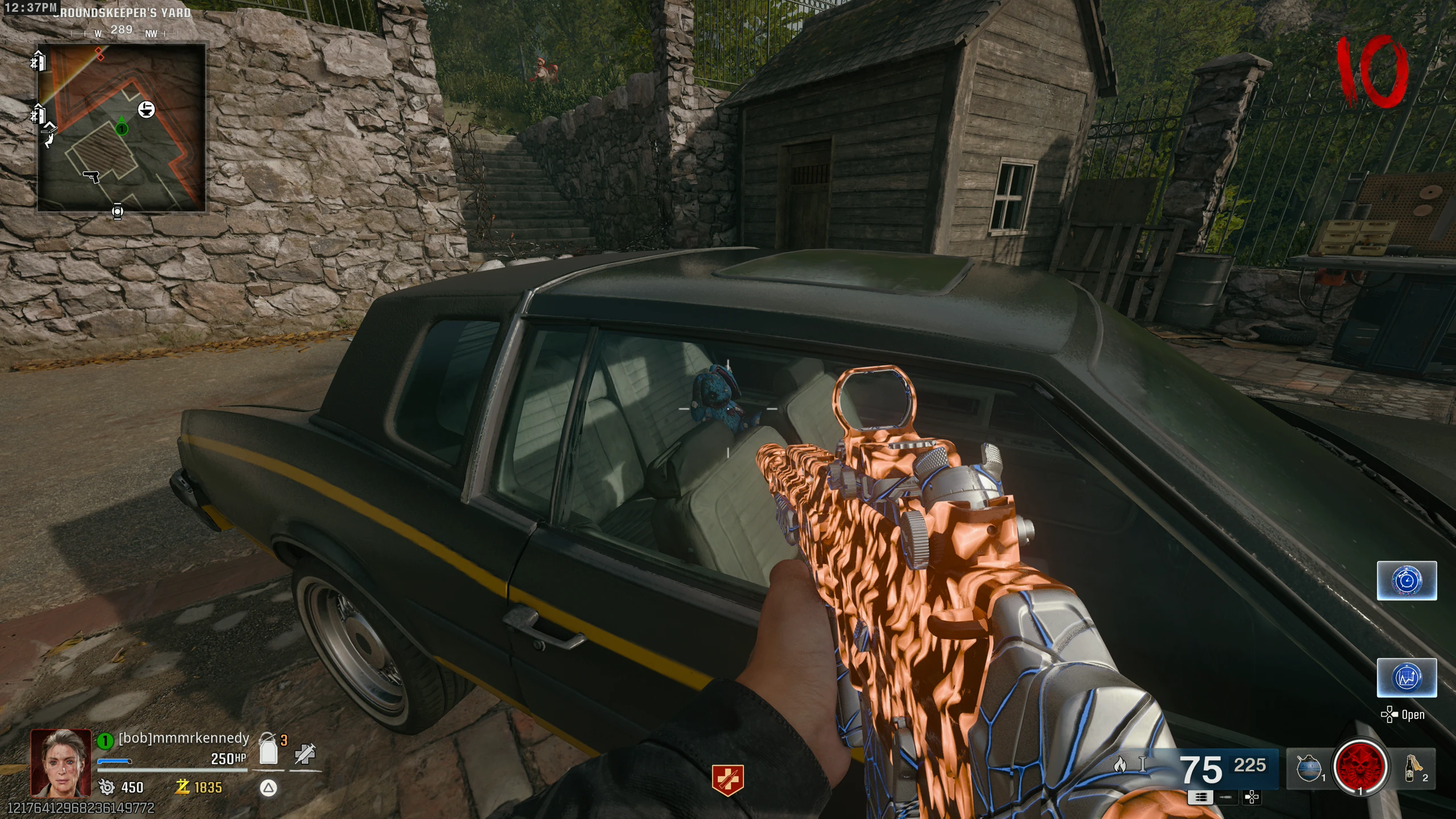
Task: Click the salvage gear icon
Action: click(x=106, y=787)
